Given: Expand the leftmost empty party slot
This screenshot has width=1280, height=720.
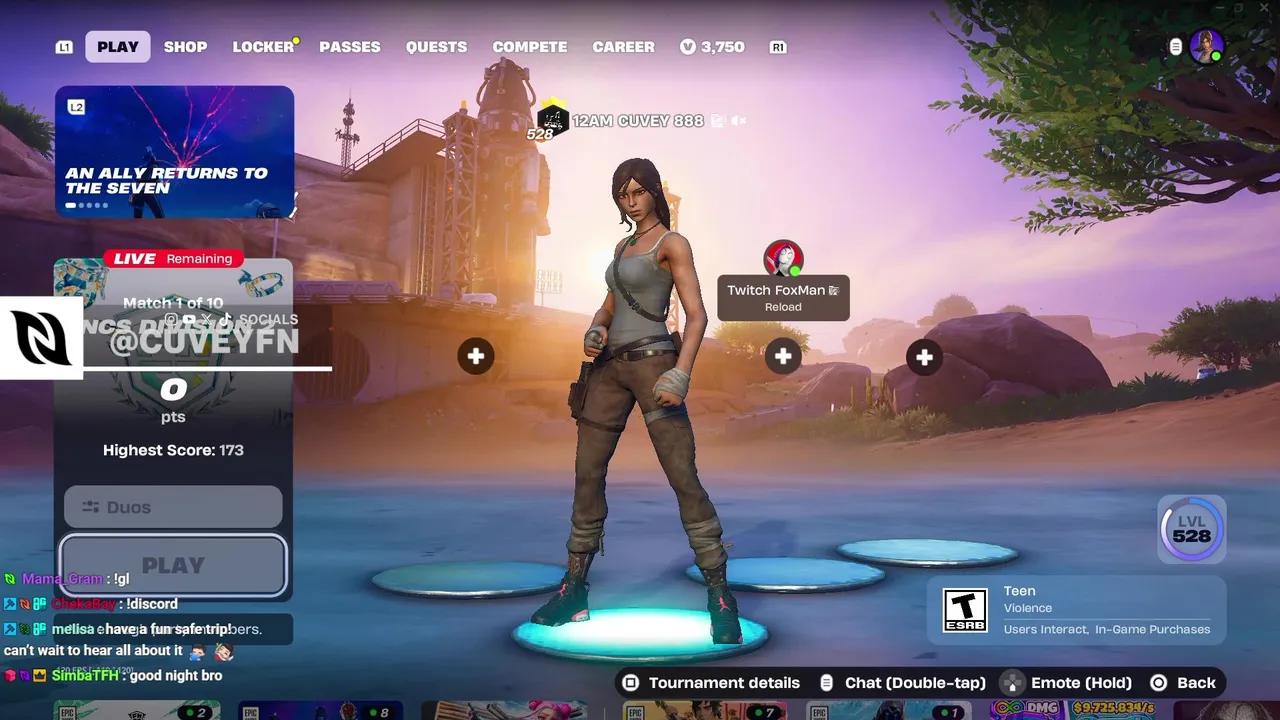Looking at the screenshot, I should pos(476,356).
